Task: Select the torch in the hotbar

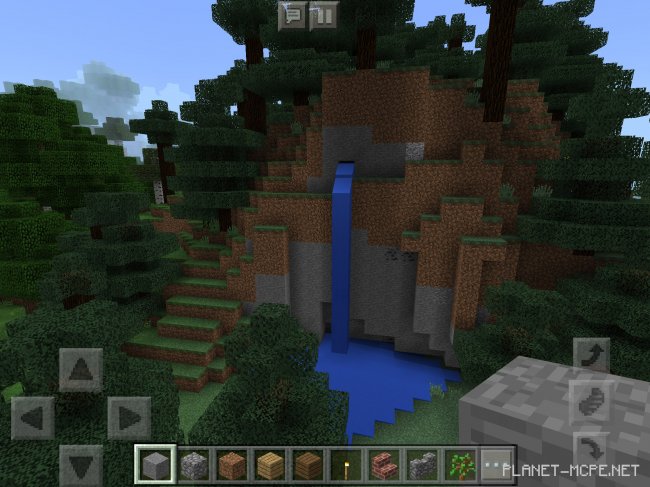Action: click(345, 465)
